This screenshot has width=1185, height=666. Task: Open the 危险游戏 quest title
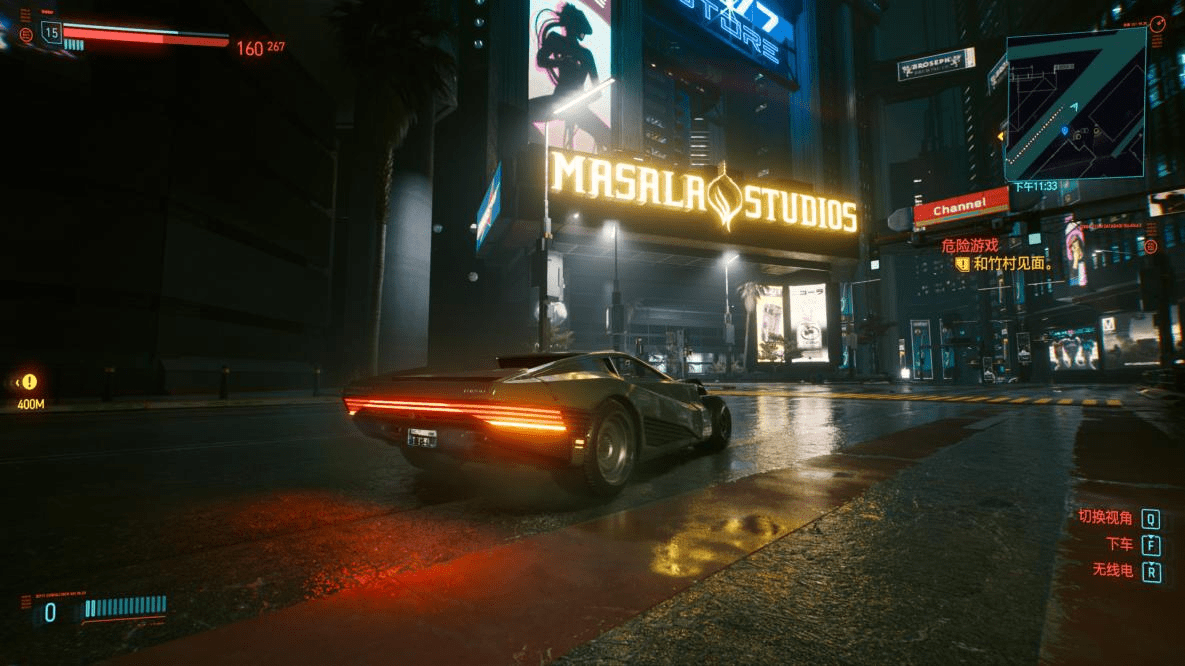click(x=970, y=244)
